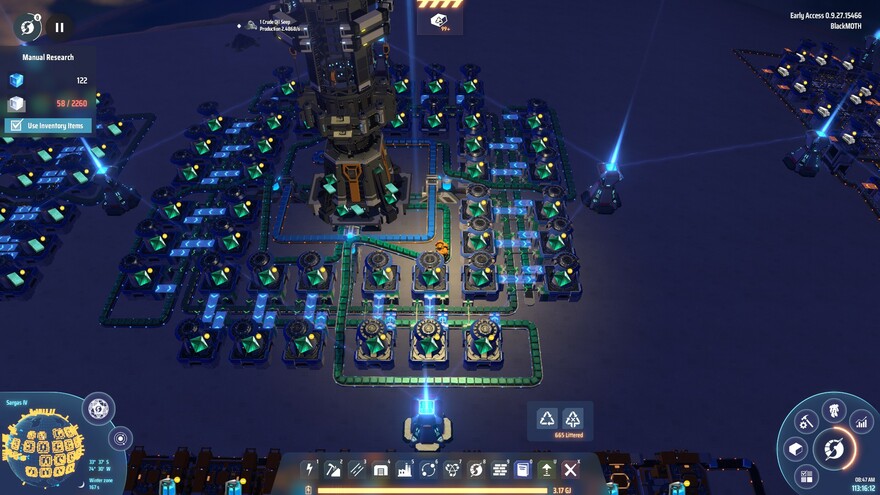Select the Dyson sphere build category
This screenshot has height=495, width=880.
pos(476,469)
